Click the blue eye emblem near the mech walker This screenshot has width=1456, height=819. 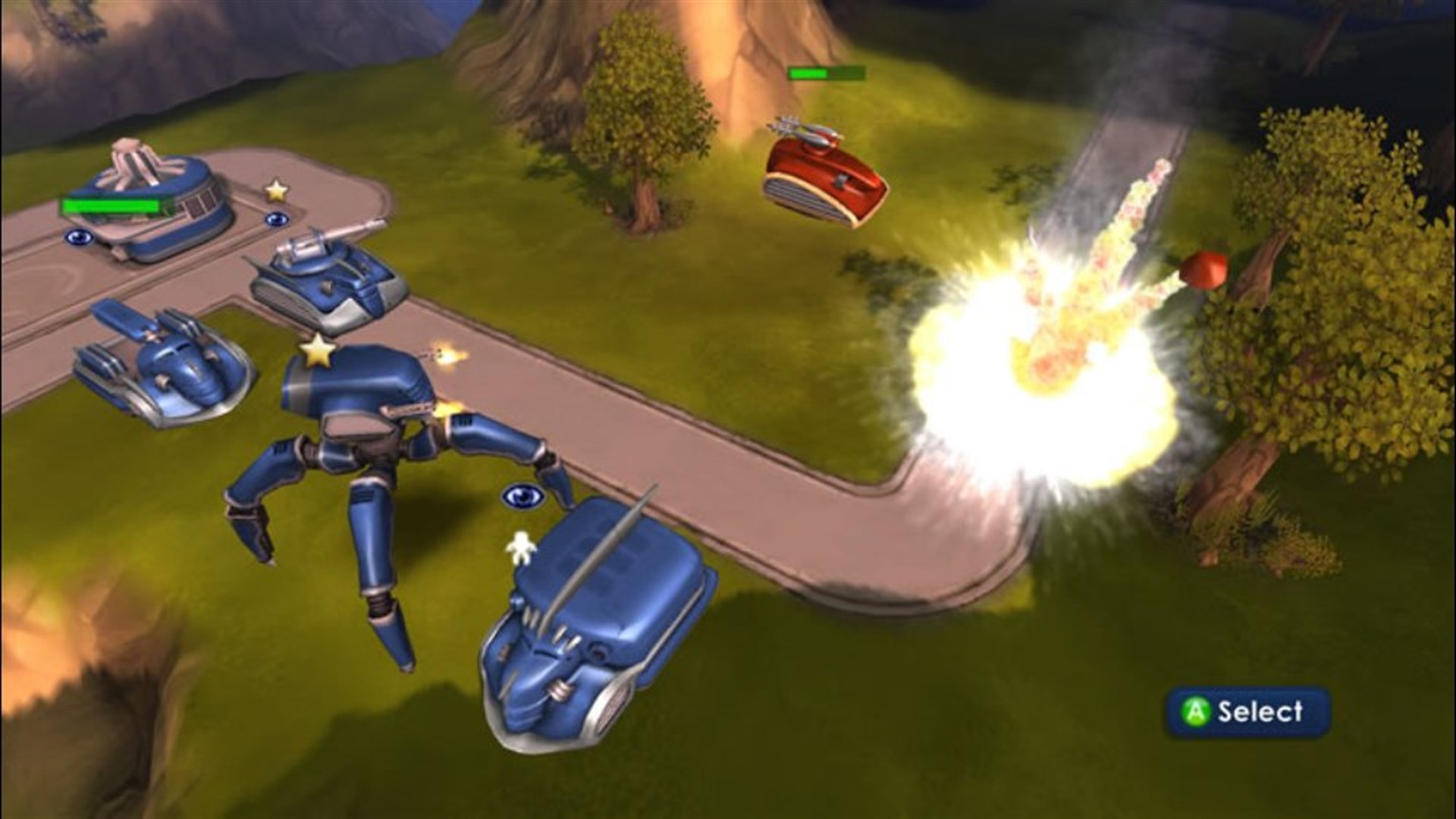click(523, 497)
